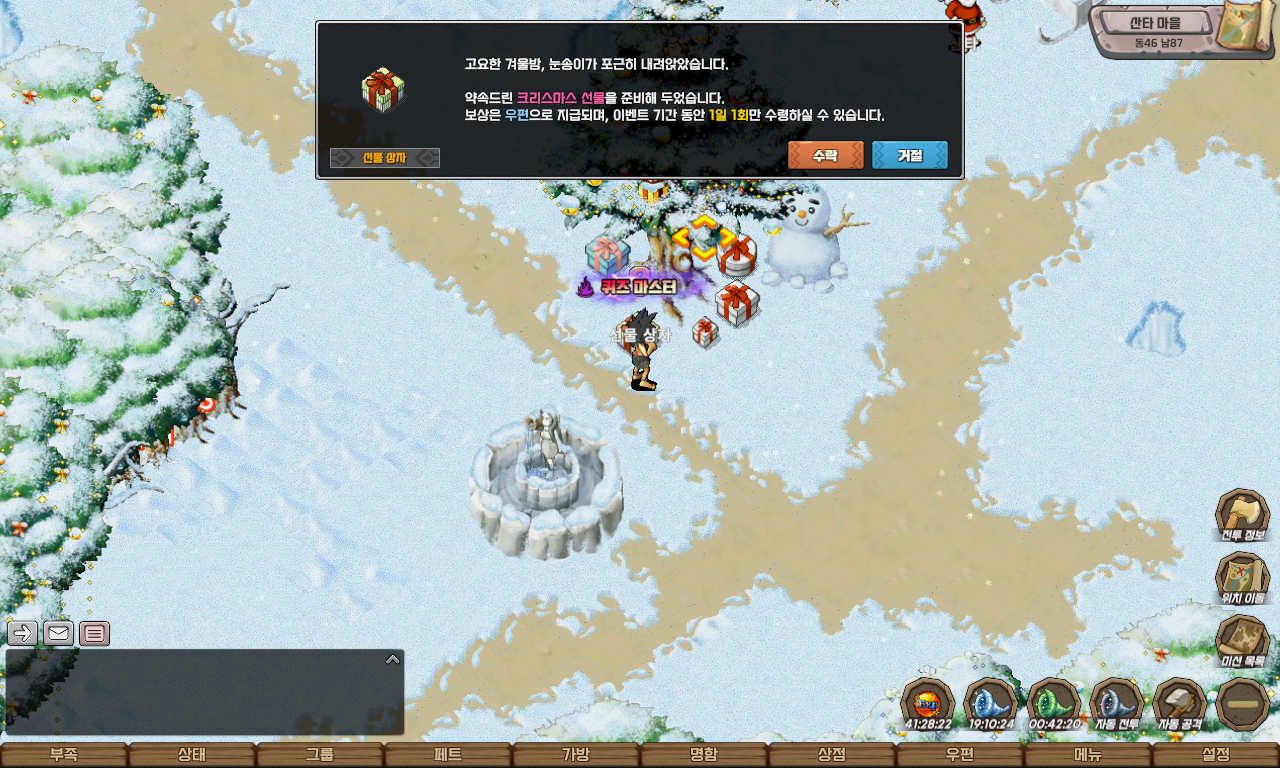This screenshot has height=768, width=1280.
Task: Open the 상점 shop menu
Action: point(832,755)
